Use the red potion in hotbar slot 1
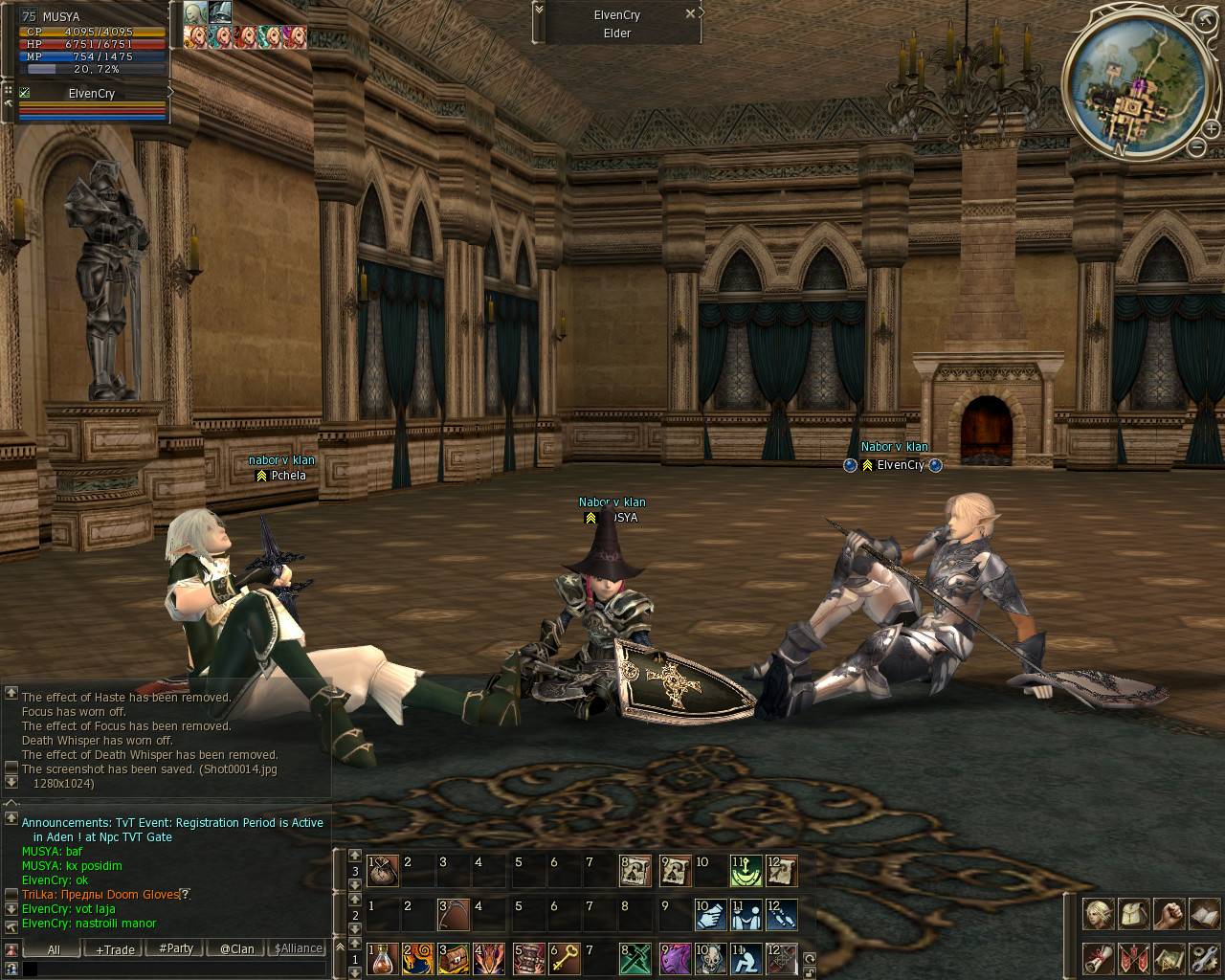Screen dimensions: 1225x980 pyautogui.click(x=383, y=959)
